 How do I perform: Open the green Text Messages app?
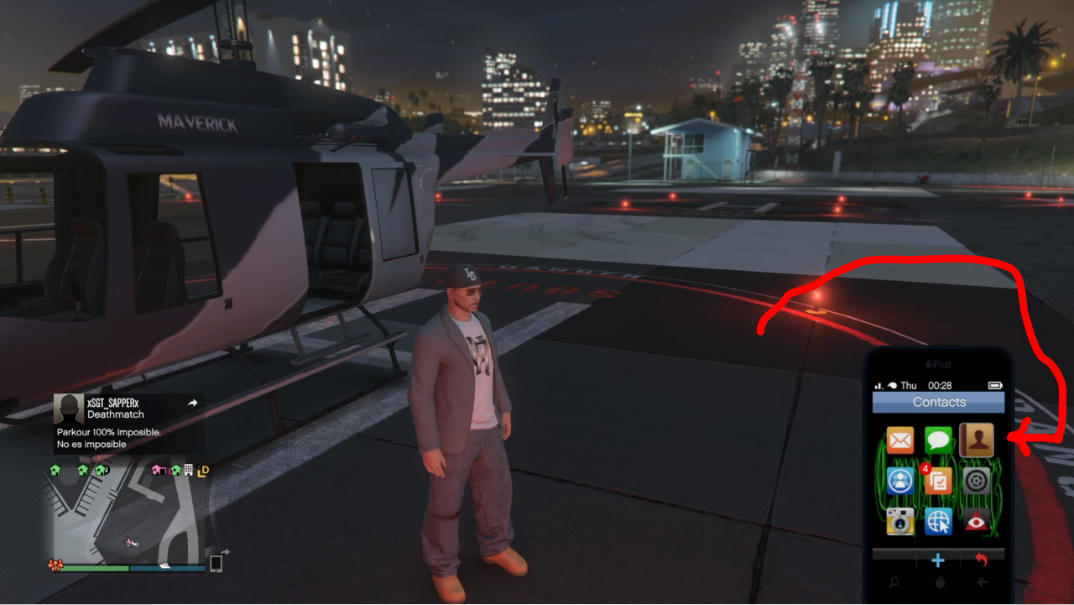938,440
